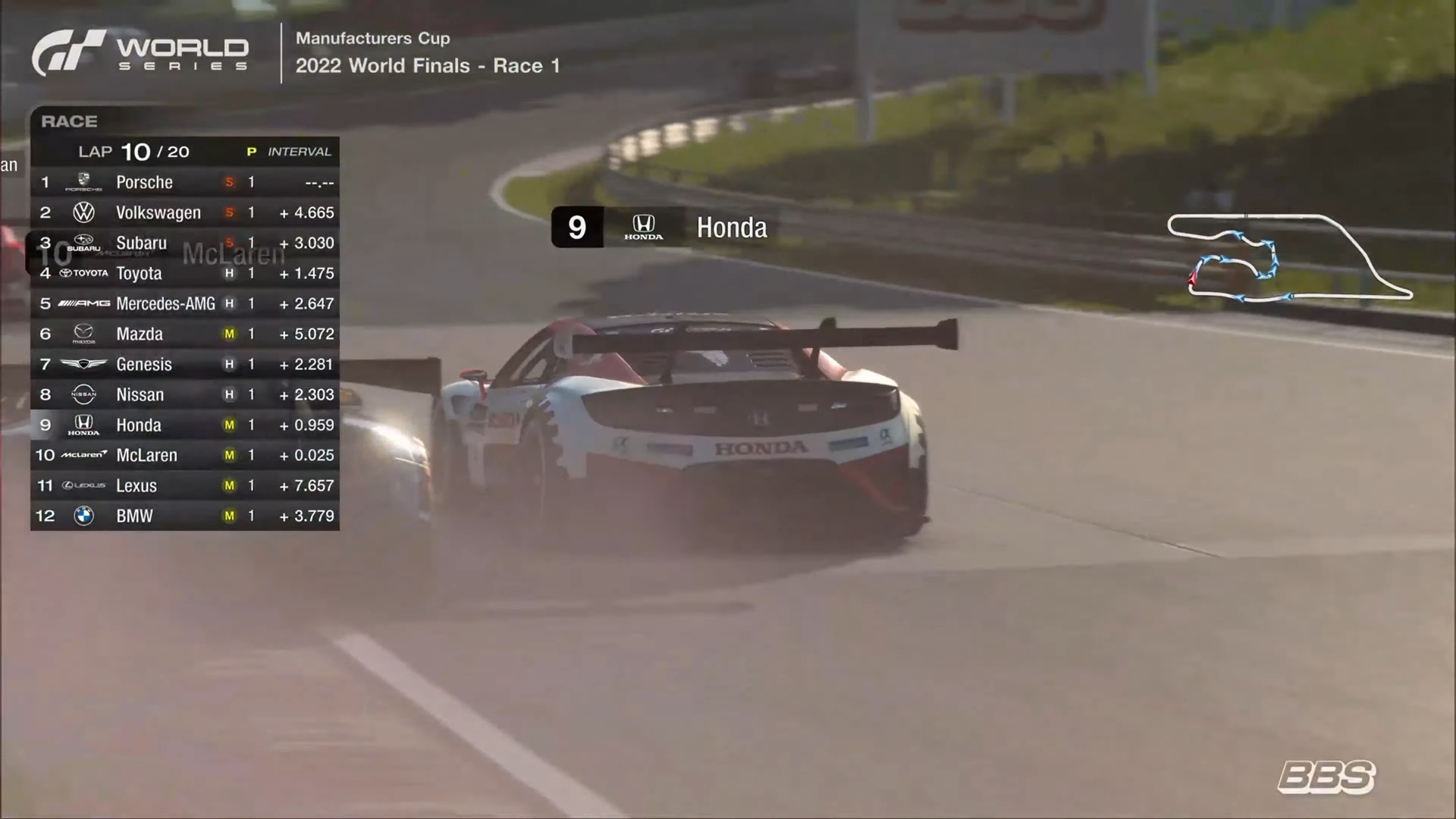Choose the Genesis leaderboard entry
The height and width of the screenshot is (819, 1456).
(x=184, y=364)
